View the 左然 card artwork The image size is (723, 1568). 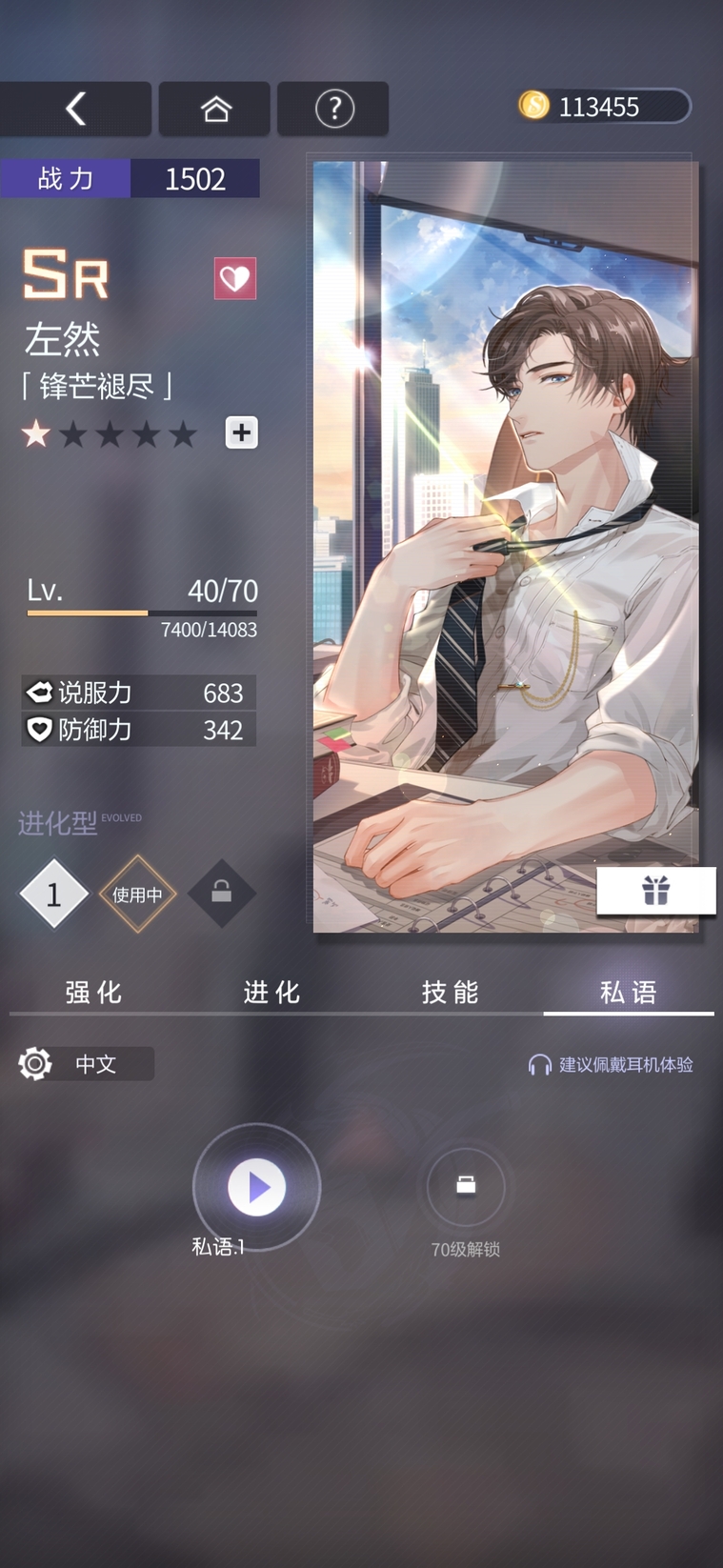505,546
